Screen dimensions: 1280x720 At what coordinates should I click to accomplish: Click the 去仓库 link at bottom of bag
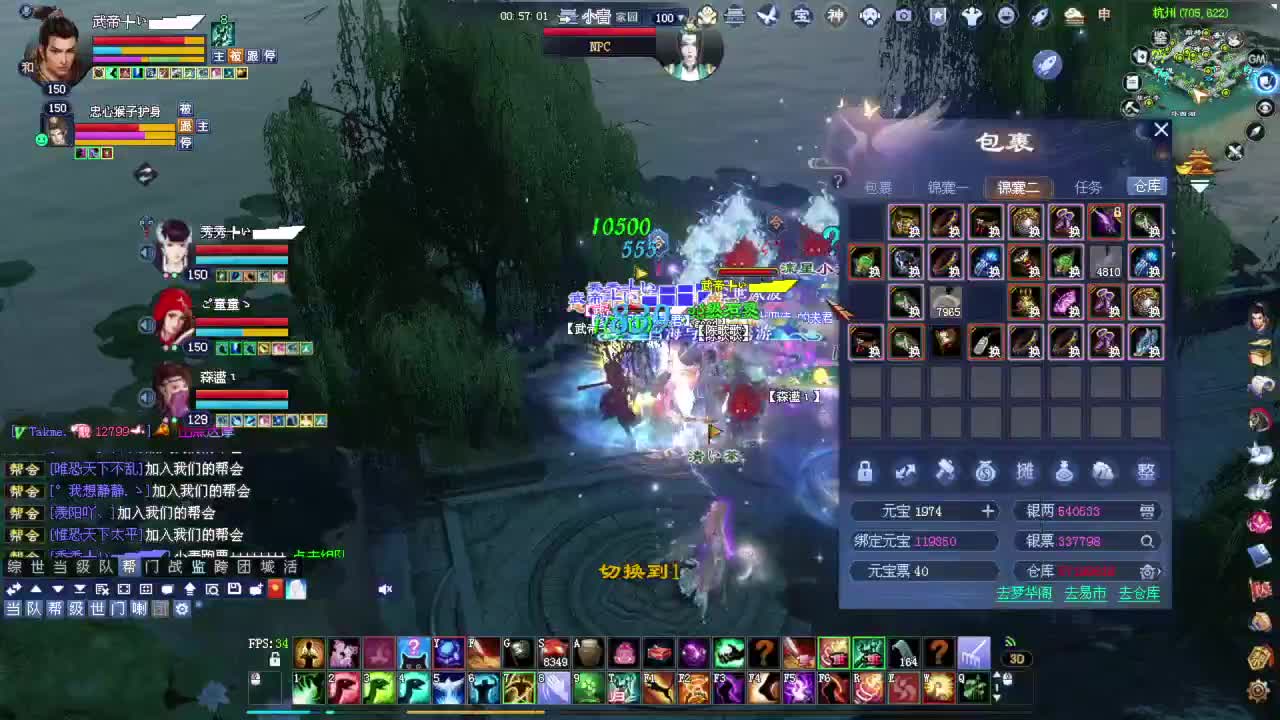click(x=1139, y=592)
